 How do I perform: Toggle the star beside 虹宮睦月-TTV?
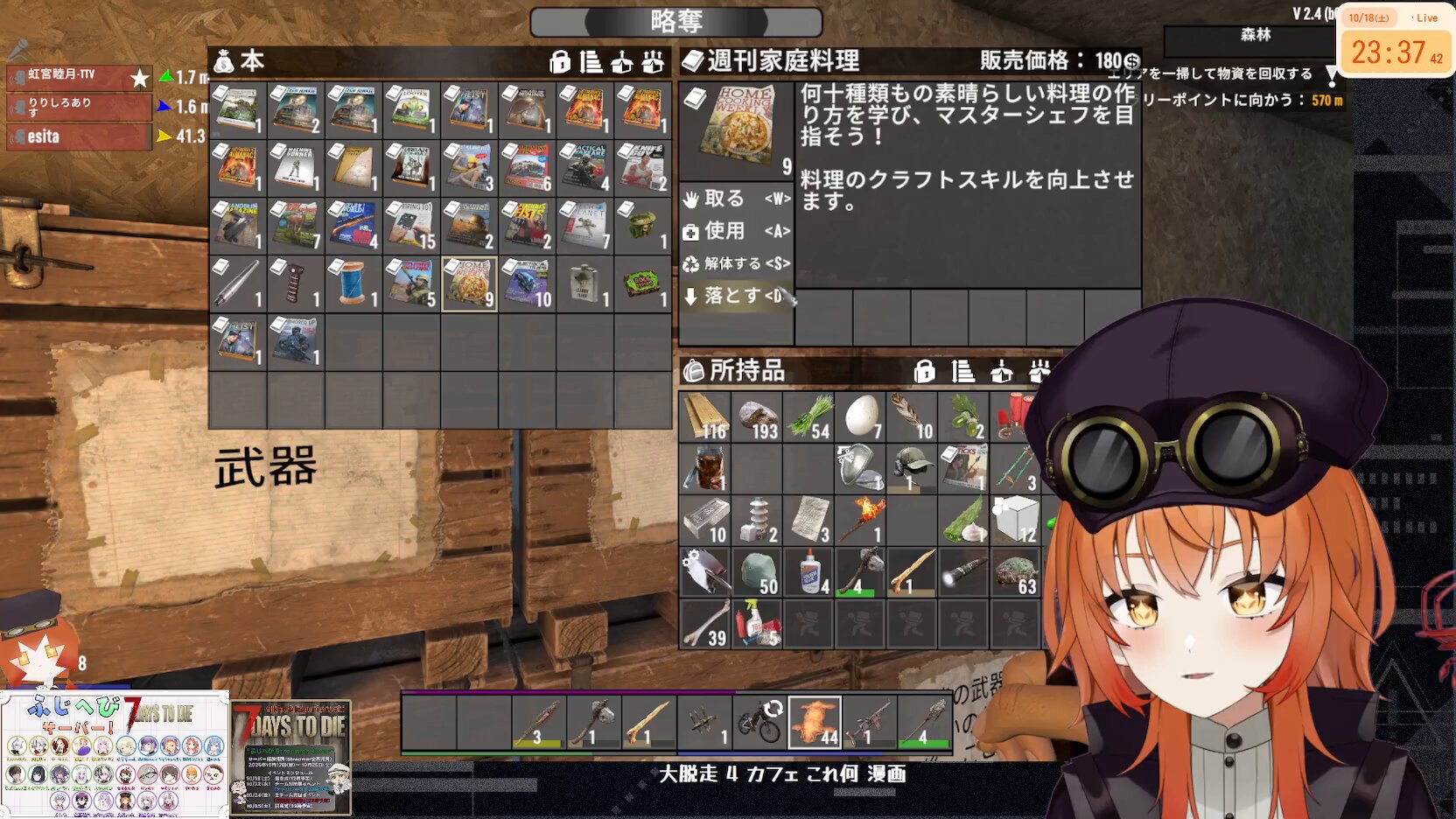pos(138,77)
